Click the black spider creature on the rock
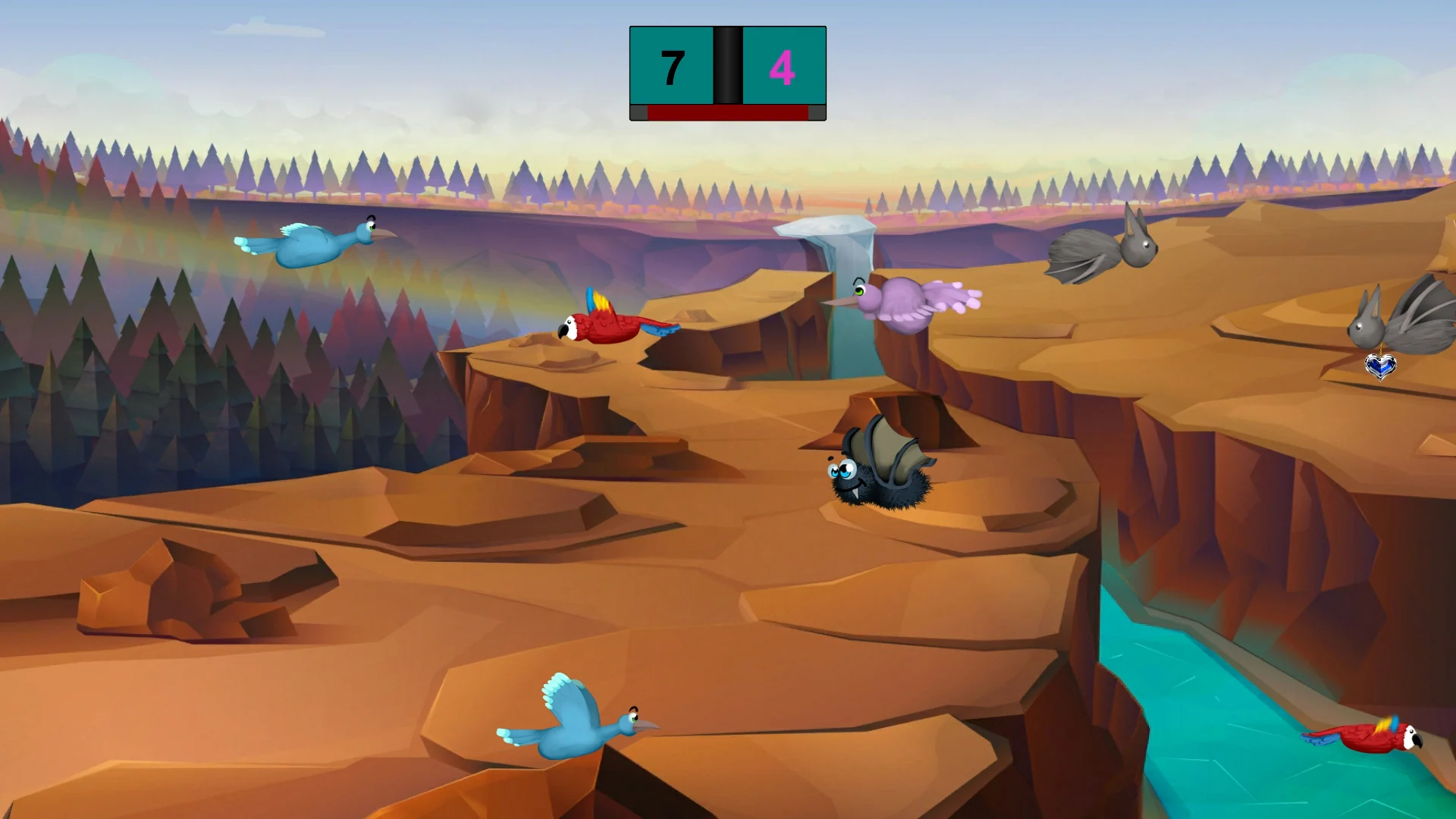The width and height of the screenshot is (1456, 819). click(x=880, y=489)
